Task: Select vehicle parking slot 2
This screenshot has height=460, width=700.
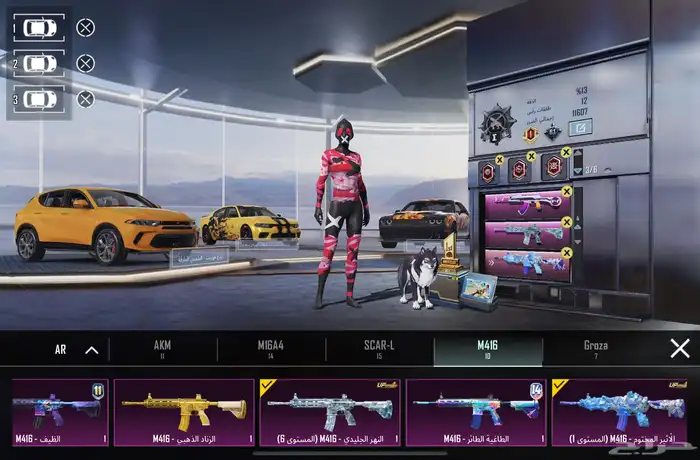Action: pos(40,63)
